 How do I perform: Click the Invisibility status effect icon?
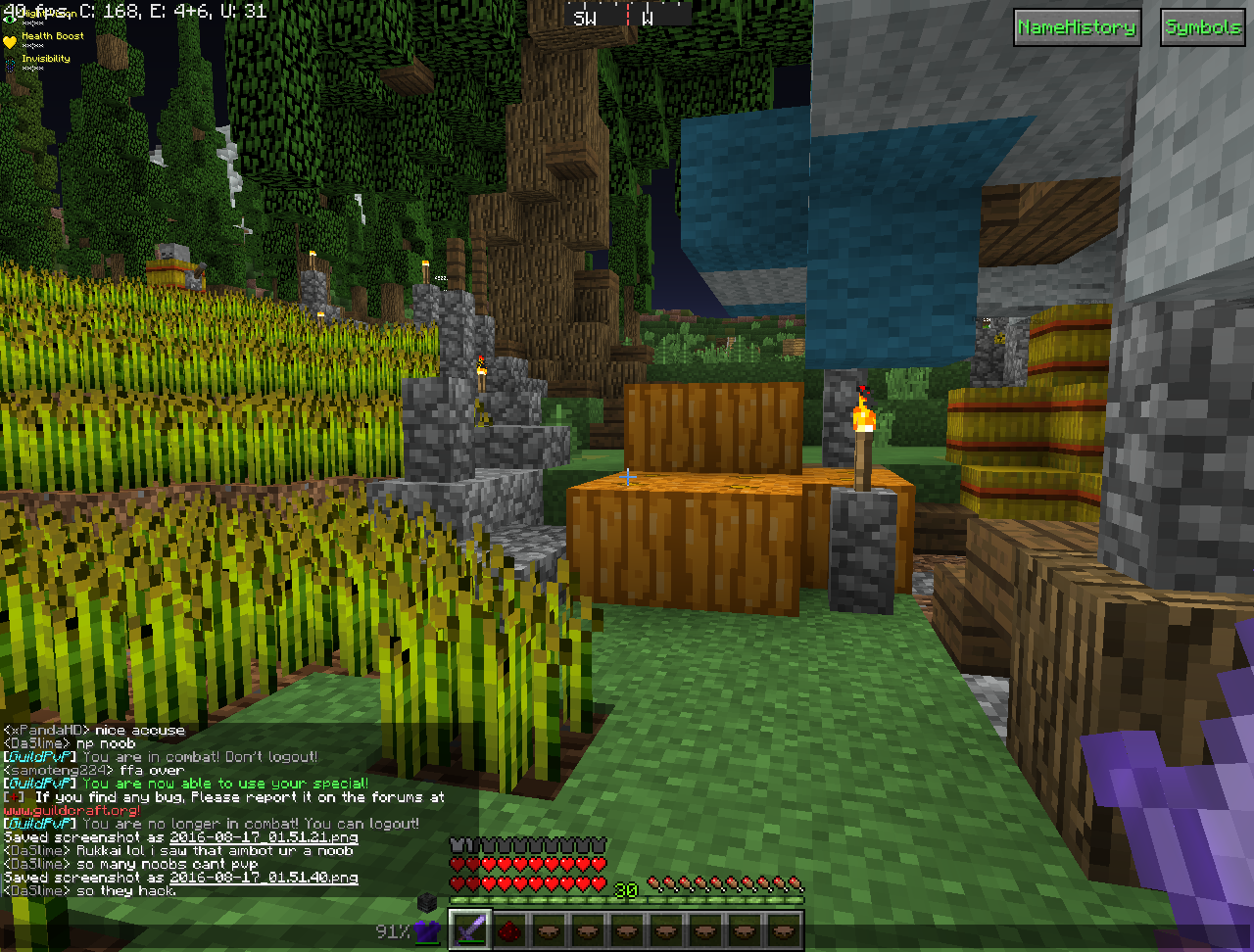(x=10, y=61)
